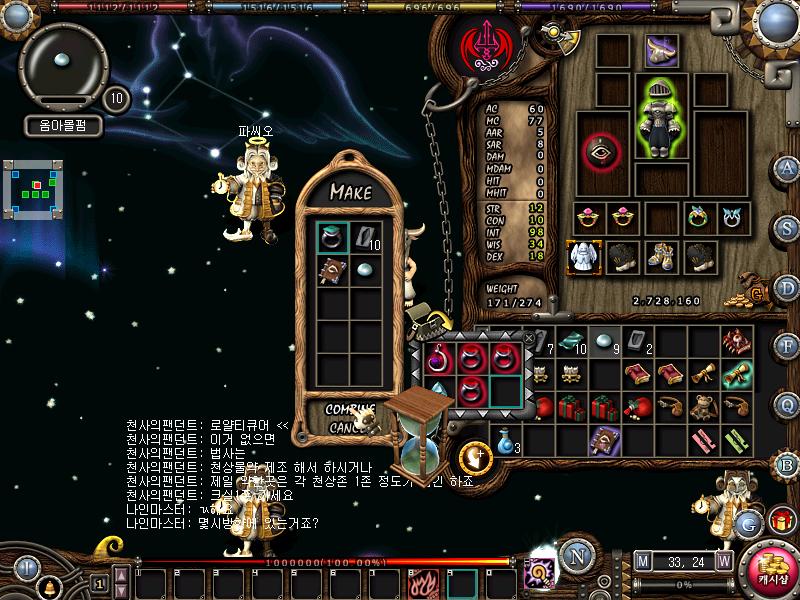Click the Combine button in Make window

pyautogui.click(x=350, y=408)
